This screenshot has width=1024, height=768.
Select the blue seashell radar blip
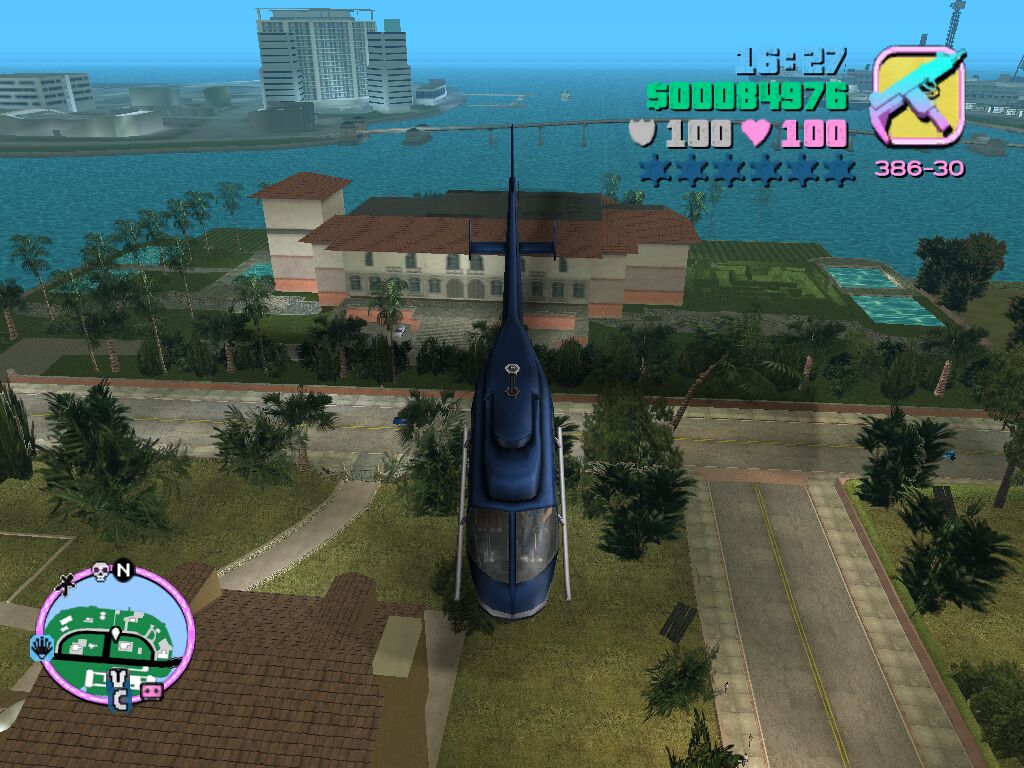pos(43,647)
